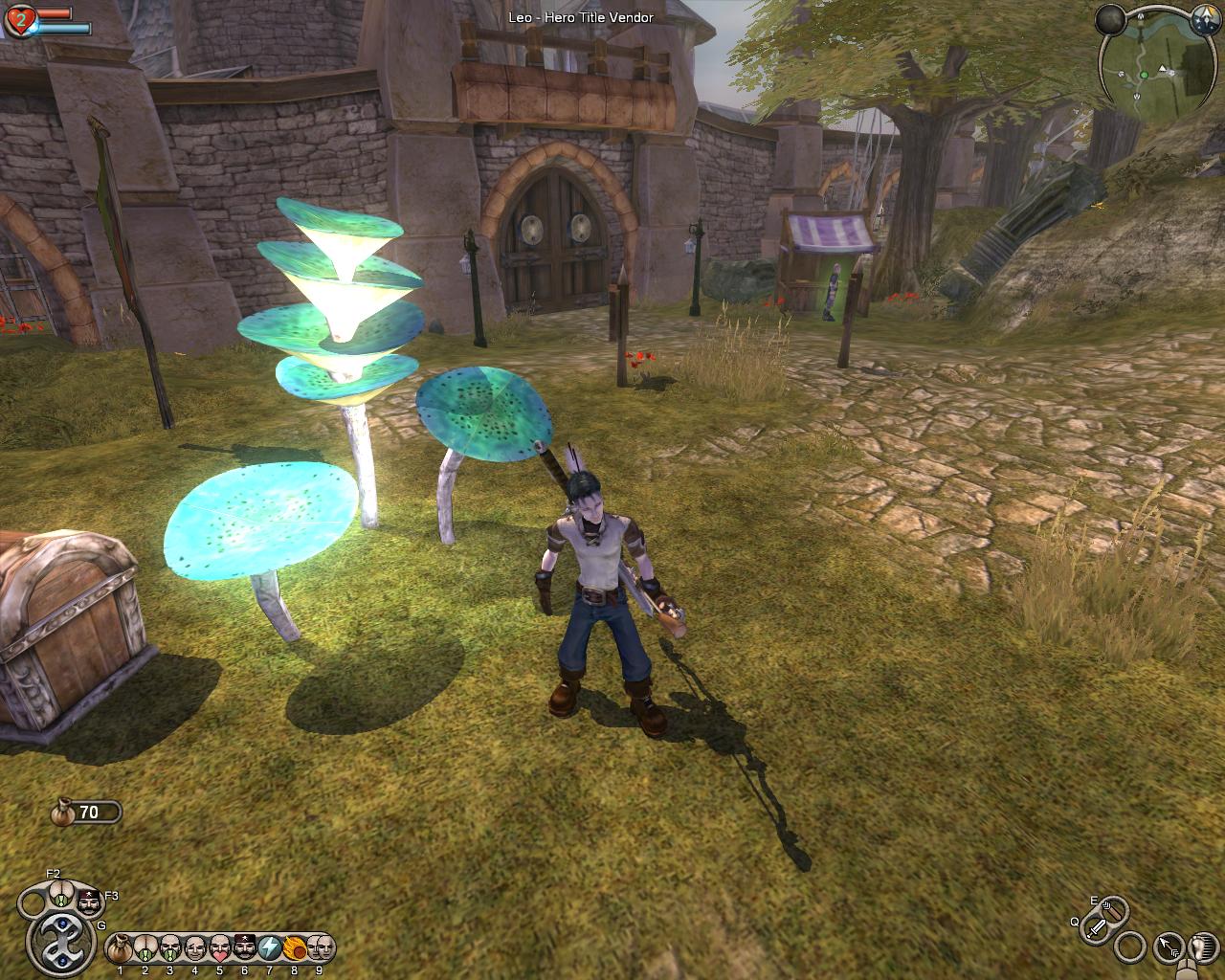Use the belching green-mouth face expression

pos(170,948)
